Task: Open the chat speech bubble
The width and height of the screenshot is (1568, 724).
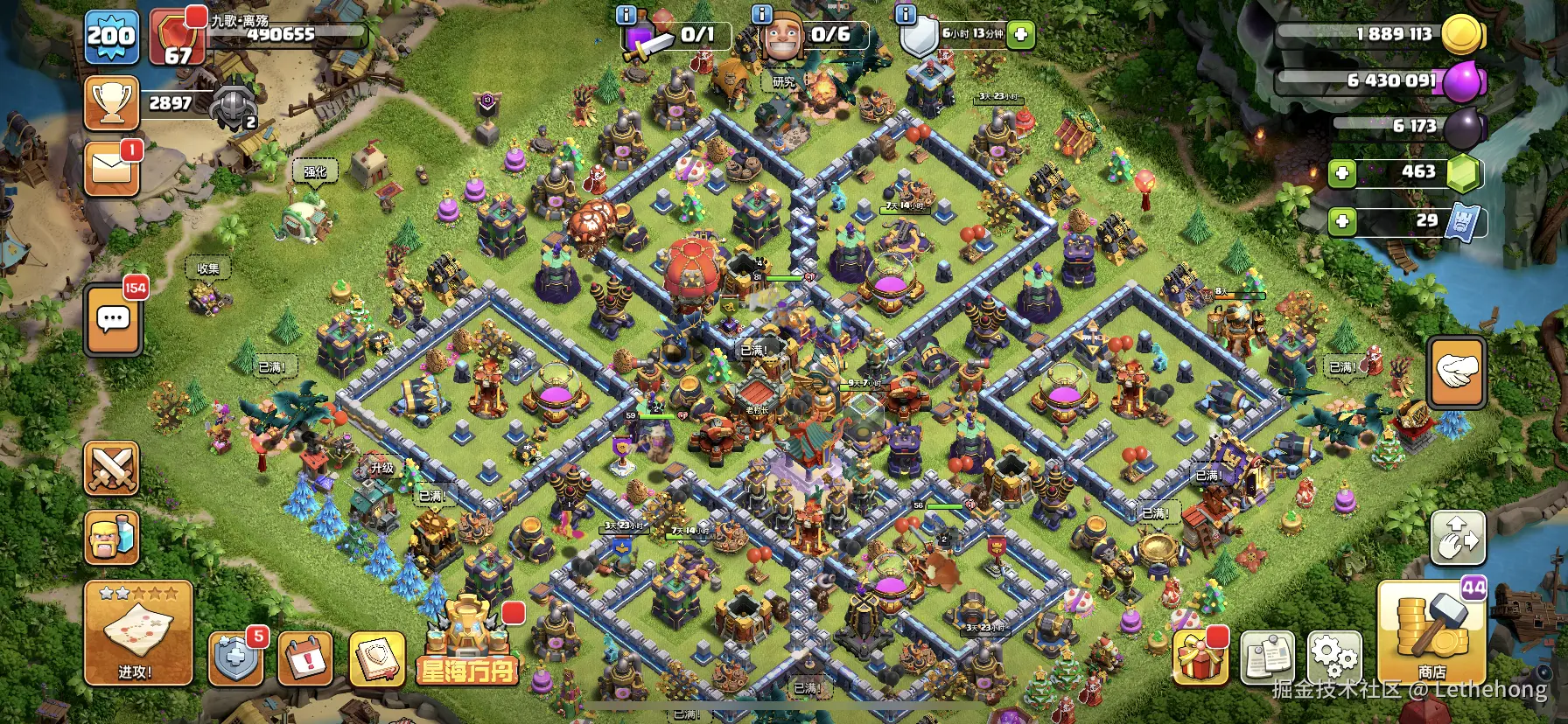Action: (x=114, y=320)
